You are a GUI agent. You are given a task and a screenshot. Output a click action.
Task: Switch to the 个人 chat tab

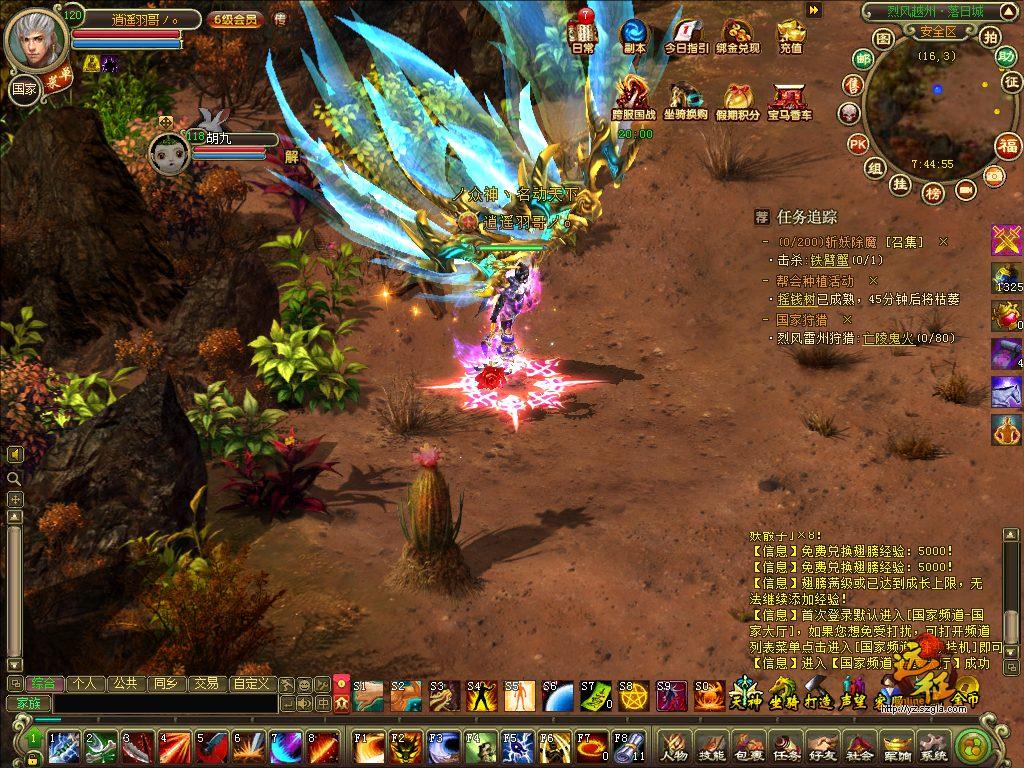pyautogui.click(x=84, y=684)
